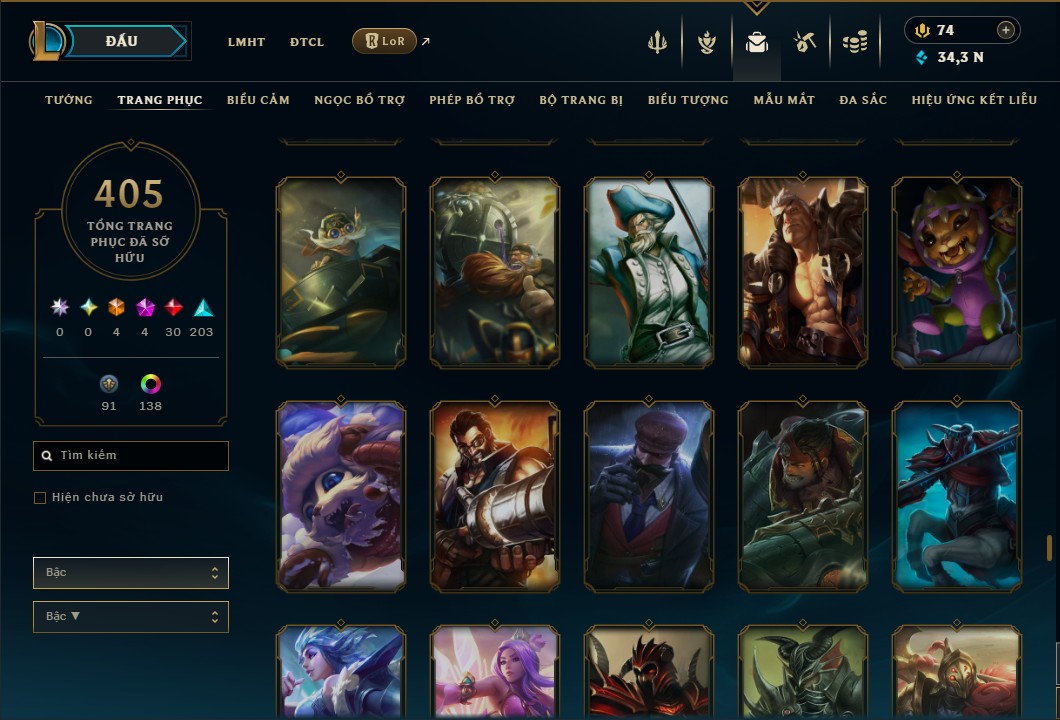The height and width of the screenshot is (720, 1060).
Task: Open the LMHT game tab
Action: 246,42
